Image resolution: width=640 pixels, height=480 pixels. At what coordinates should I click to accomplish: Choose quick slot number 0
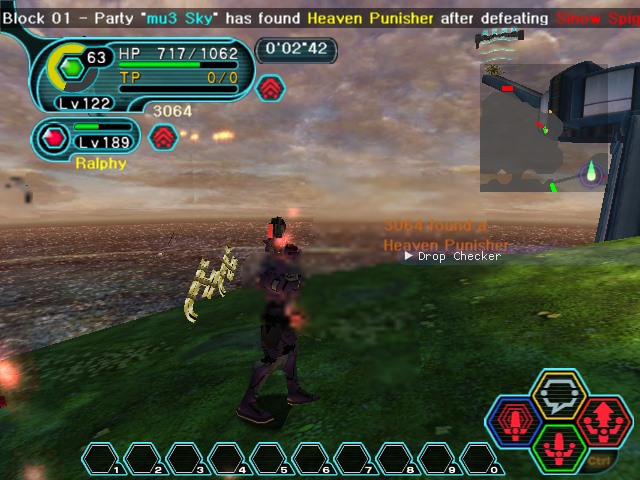tap(478, 459)
